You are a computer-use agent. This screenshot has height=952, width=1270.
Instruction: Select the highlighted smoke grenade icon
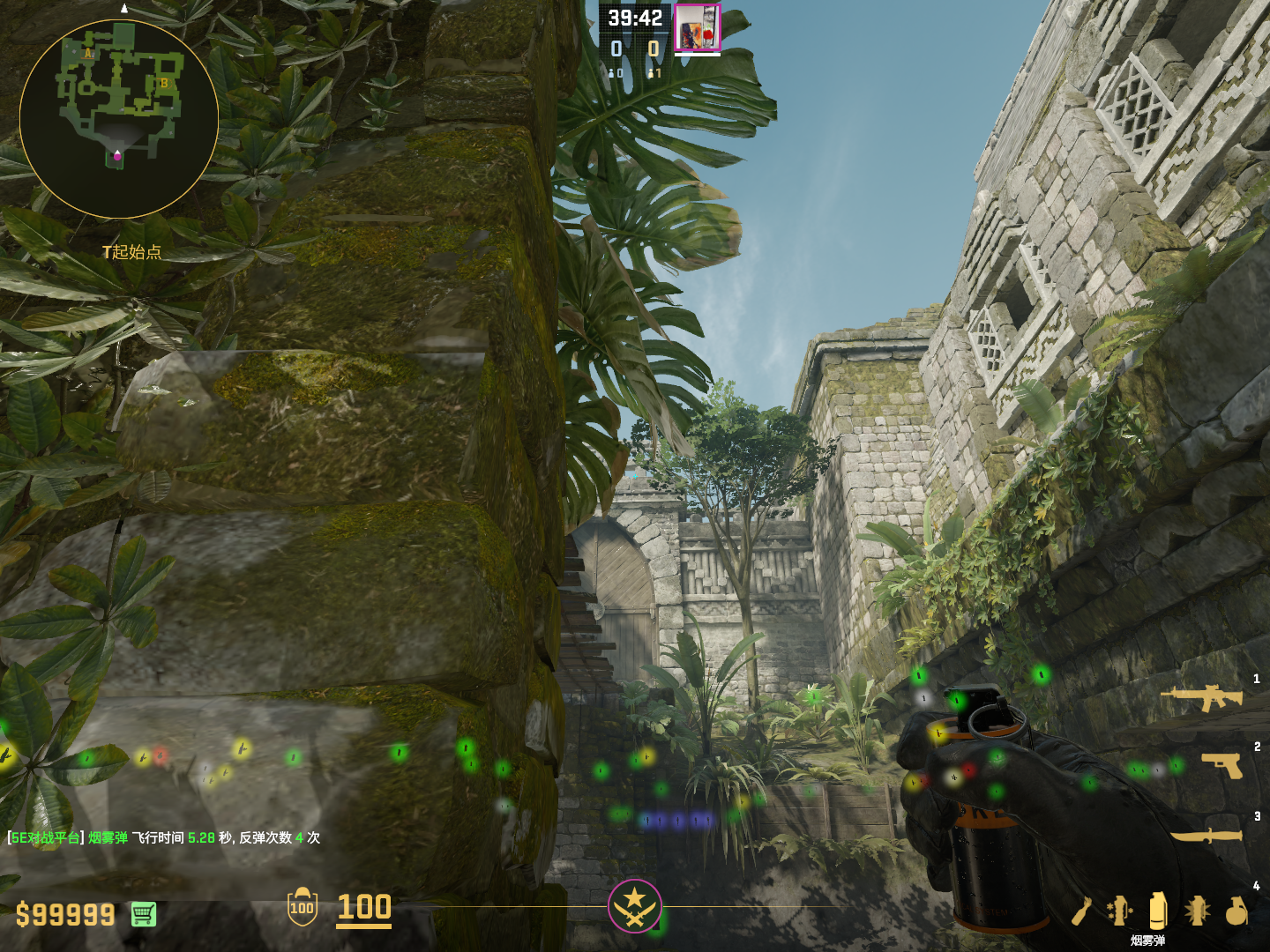(1158, 911)
